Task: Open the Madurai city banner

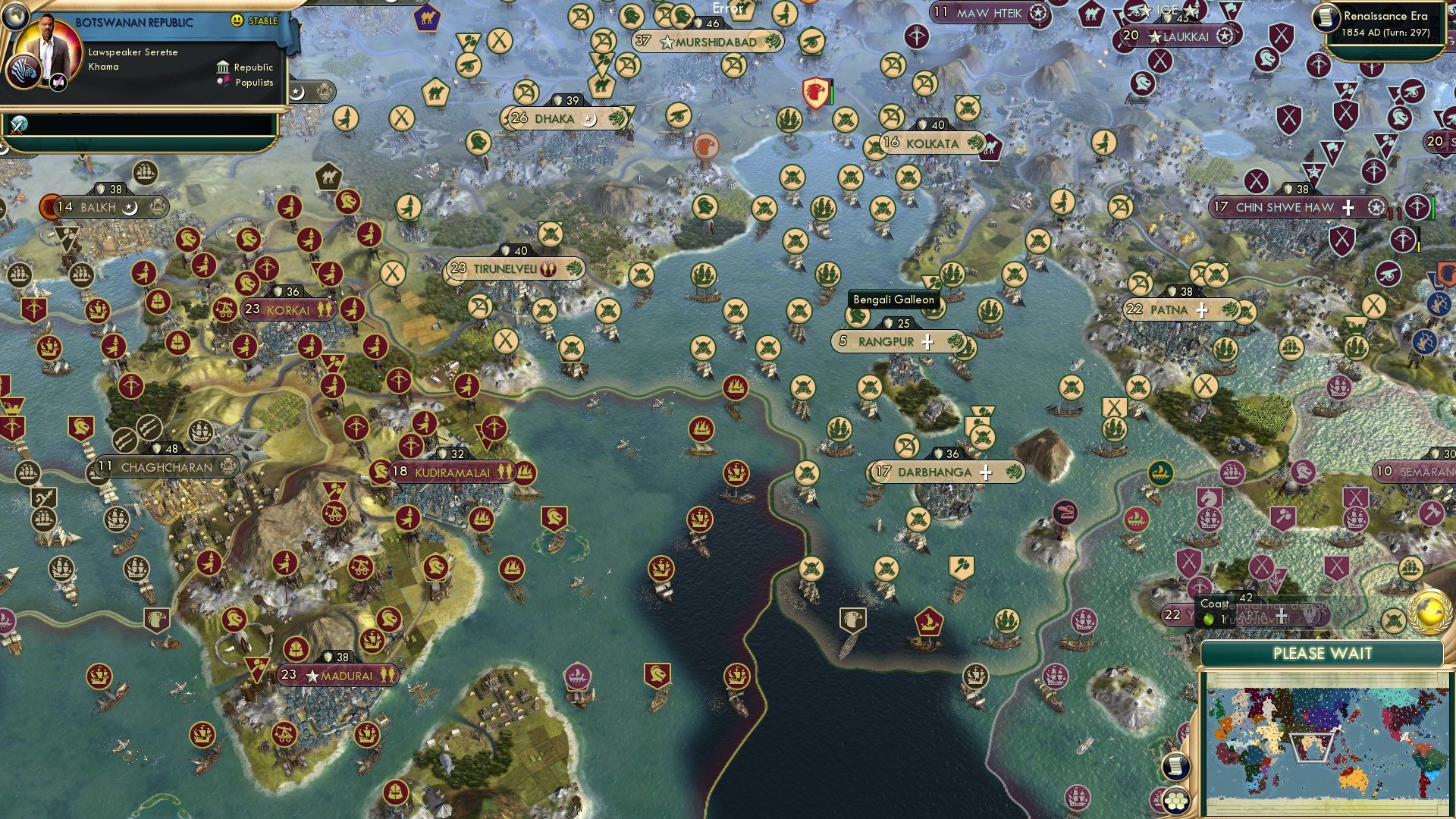Action: coord(338,675)
